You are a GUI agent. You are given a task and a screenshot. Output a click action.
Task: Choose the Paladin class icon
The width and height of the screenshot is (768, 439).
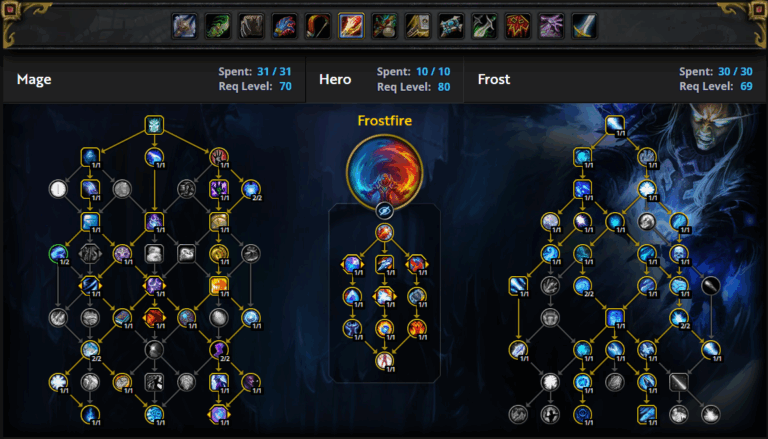[x=418, y=25]
